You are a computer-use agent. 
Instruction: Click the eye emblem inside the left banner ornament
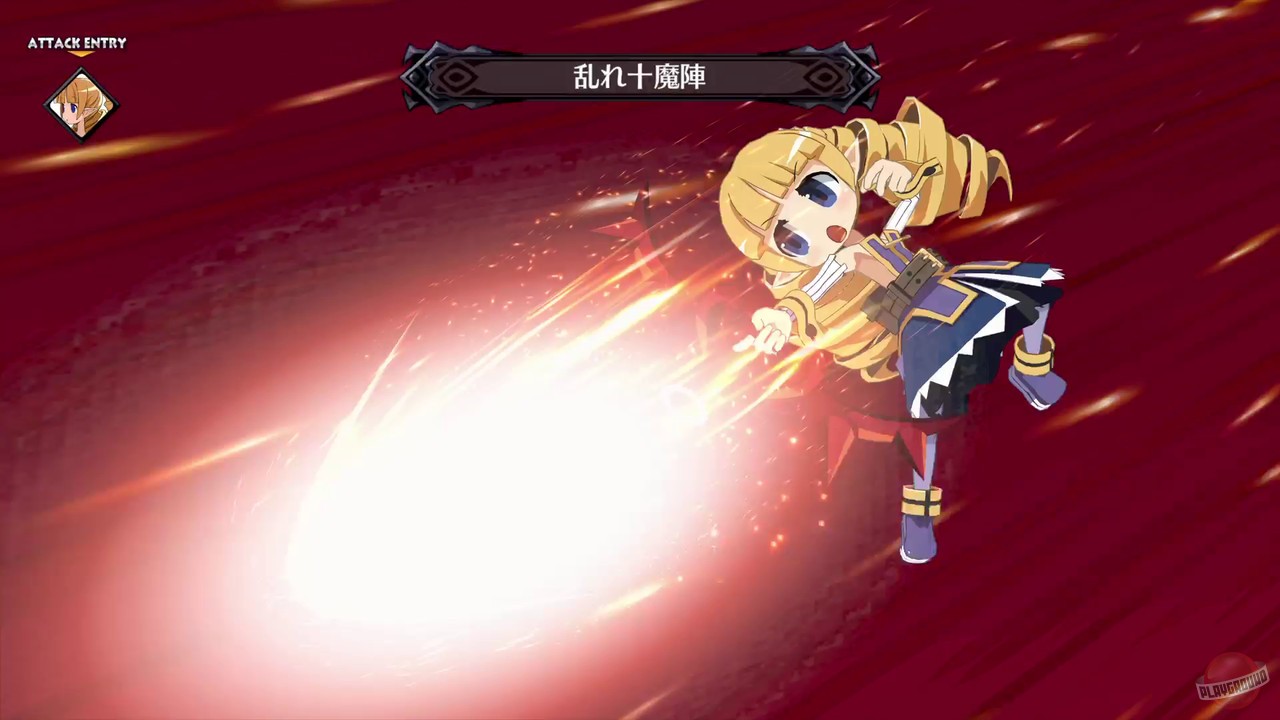456,76
